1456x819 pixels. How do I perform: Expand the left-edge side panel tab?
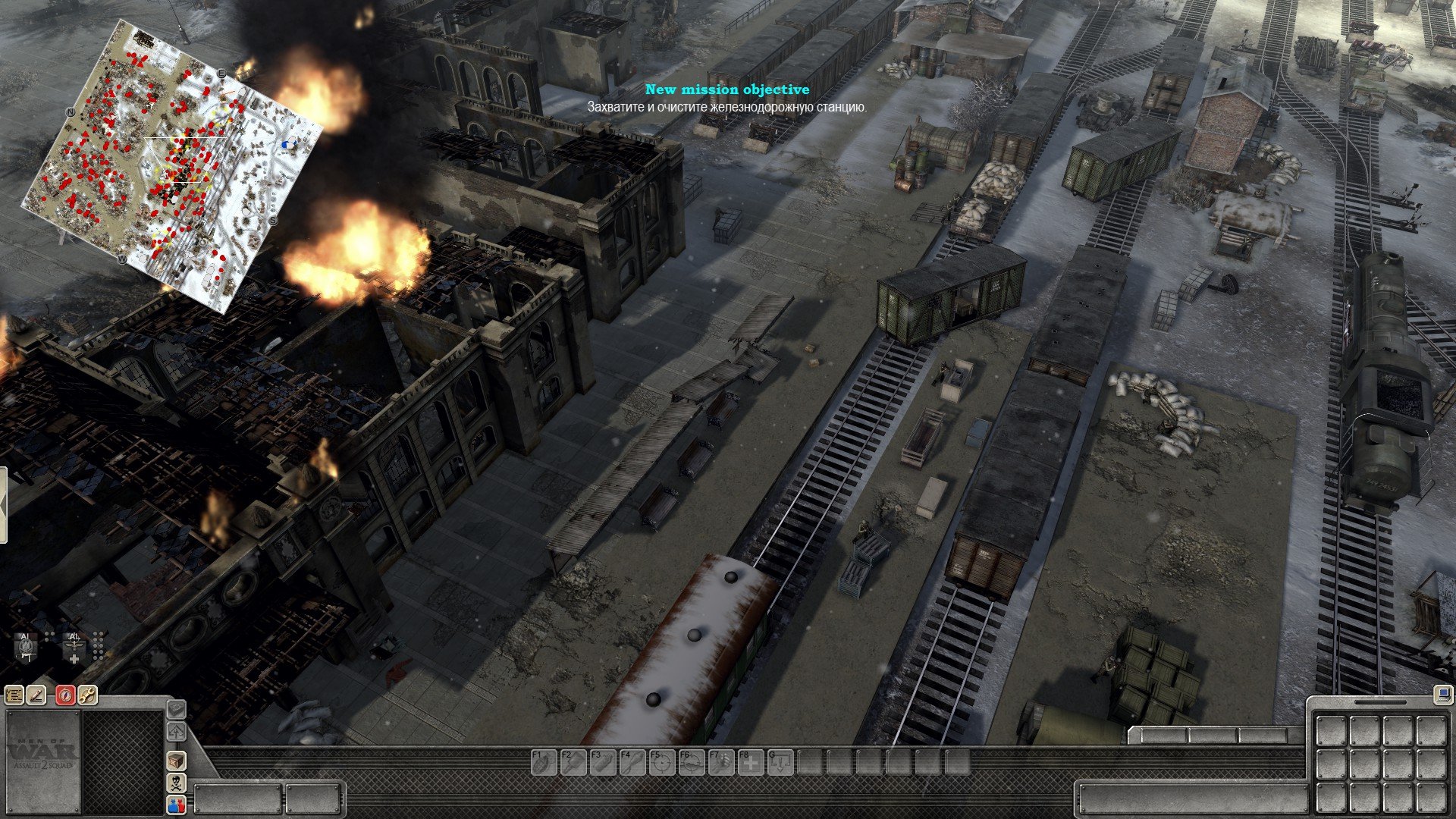[3, 504]
